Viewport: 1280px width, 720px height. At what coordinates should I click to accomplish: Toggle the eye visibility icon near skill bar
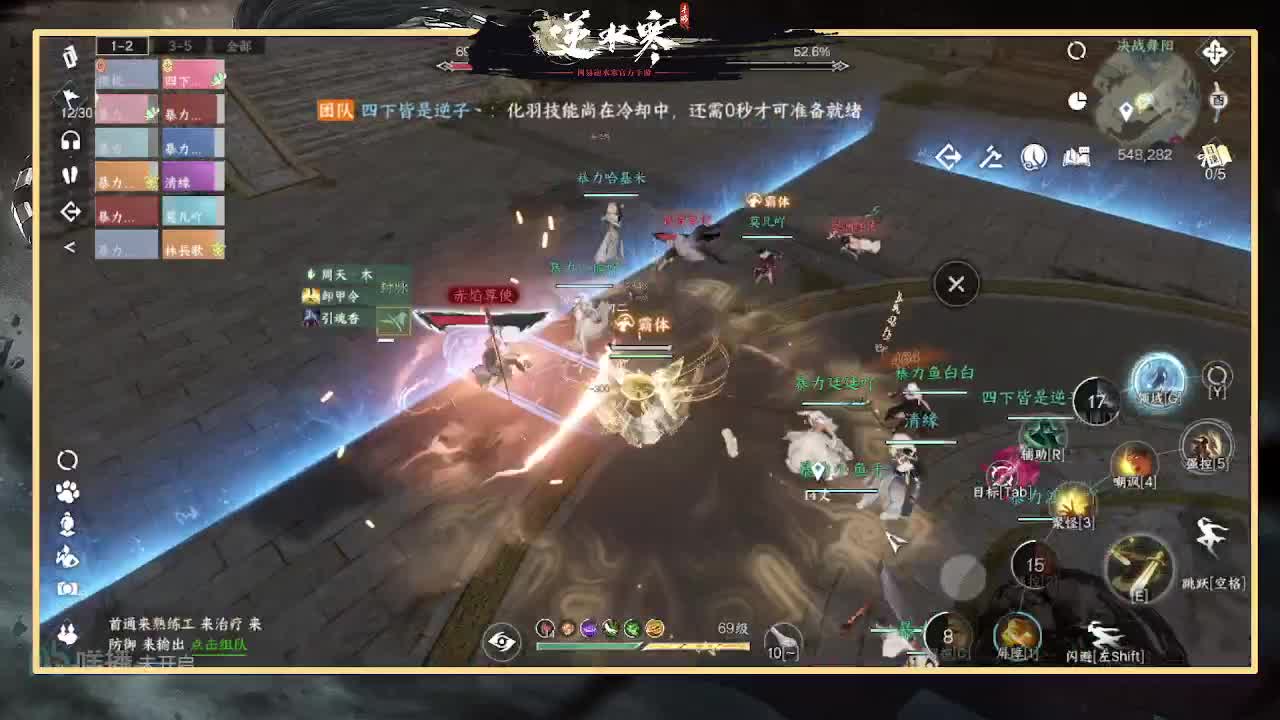(503, 640)
